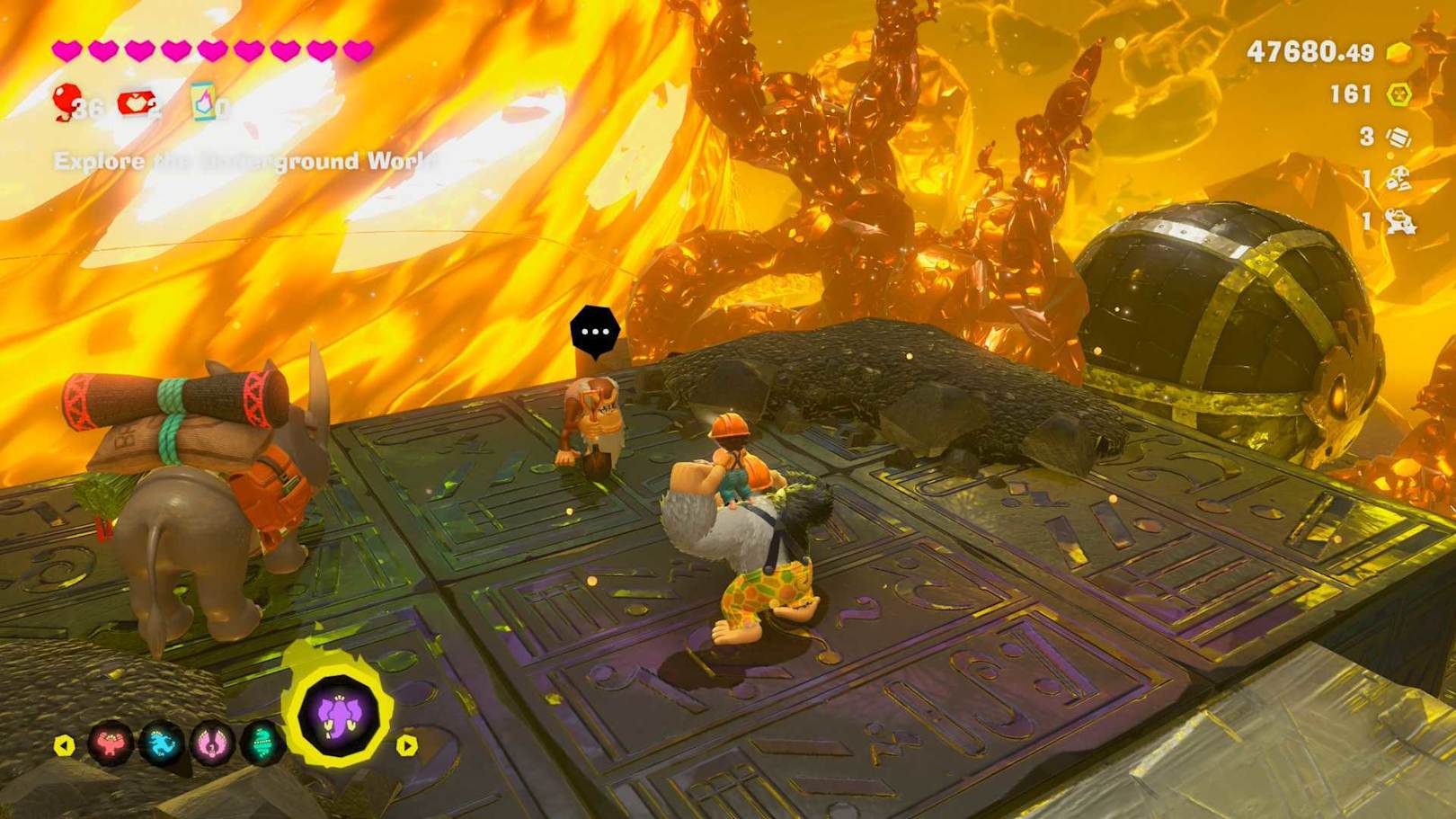Click the black speech bubble with three dots

[595, 332]
